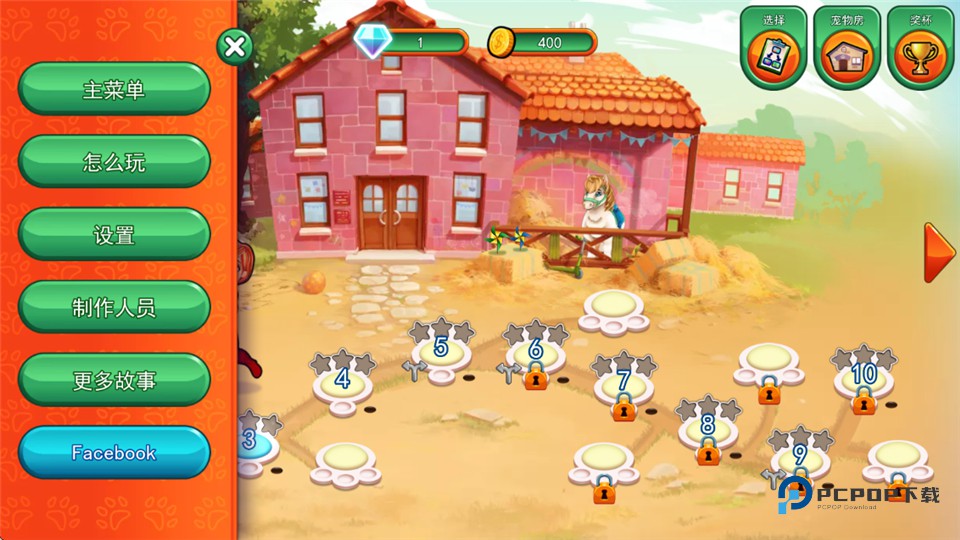Pick locked level 8 on the path
Viewport: 960px width, 540px height.
708,428
